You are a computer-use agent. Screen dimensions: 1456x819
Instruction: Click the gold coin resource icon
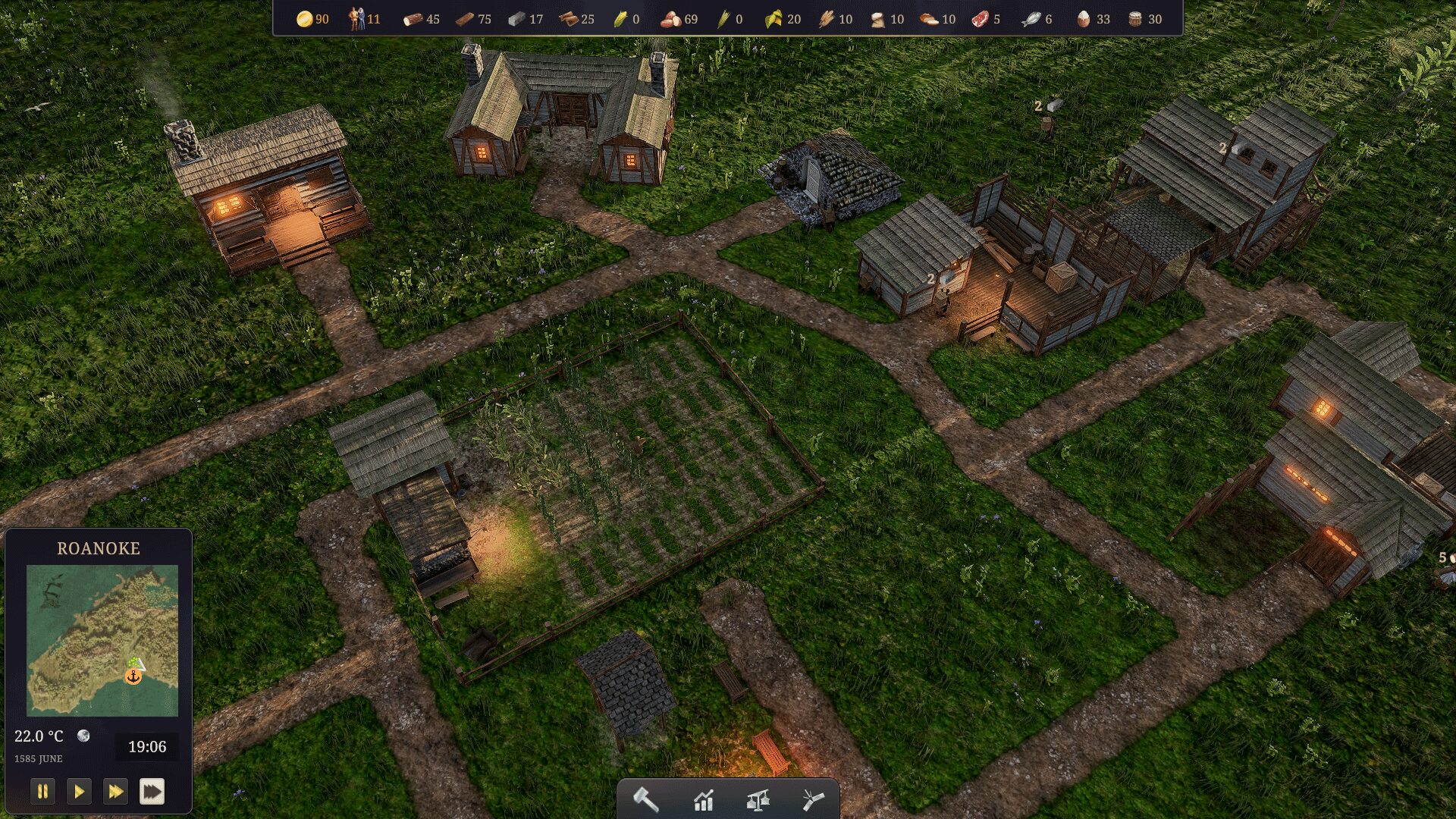point(305,19)
